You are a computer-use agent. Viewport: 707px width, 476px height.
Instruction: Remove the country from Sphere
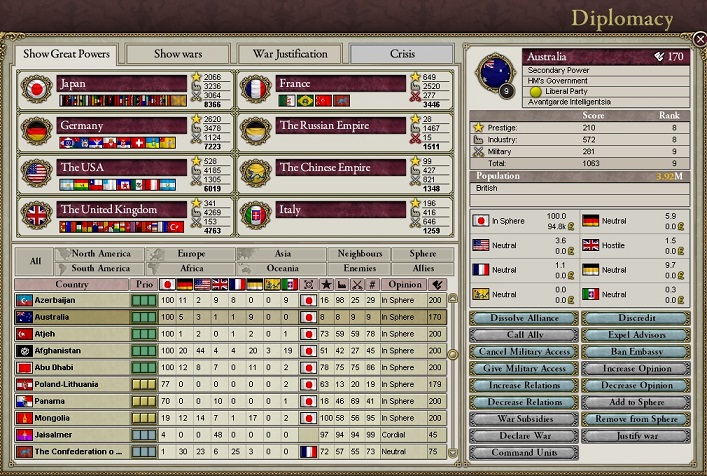[635, 419]
